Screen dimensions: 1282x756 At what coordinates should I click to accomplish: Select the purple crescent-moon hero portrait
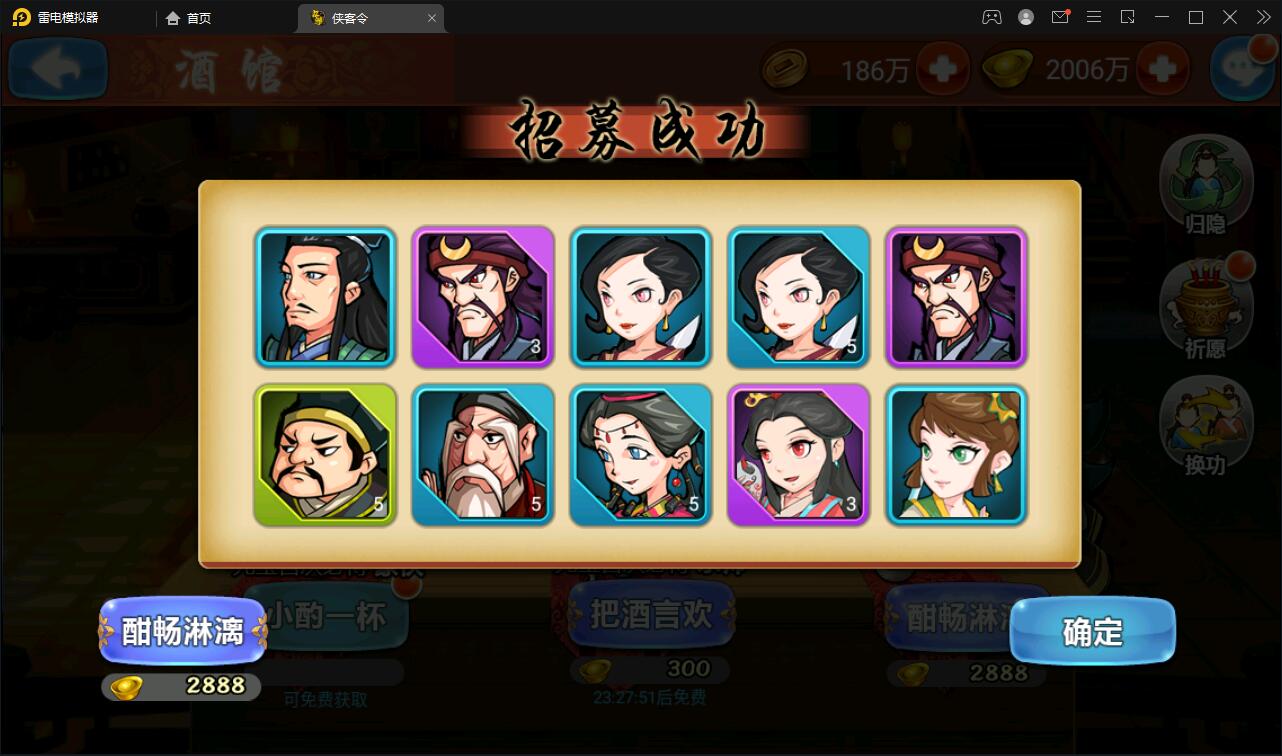(483, 297)
